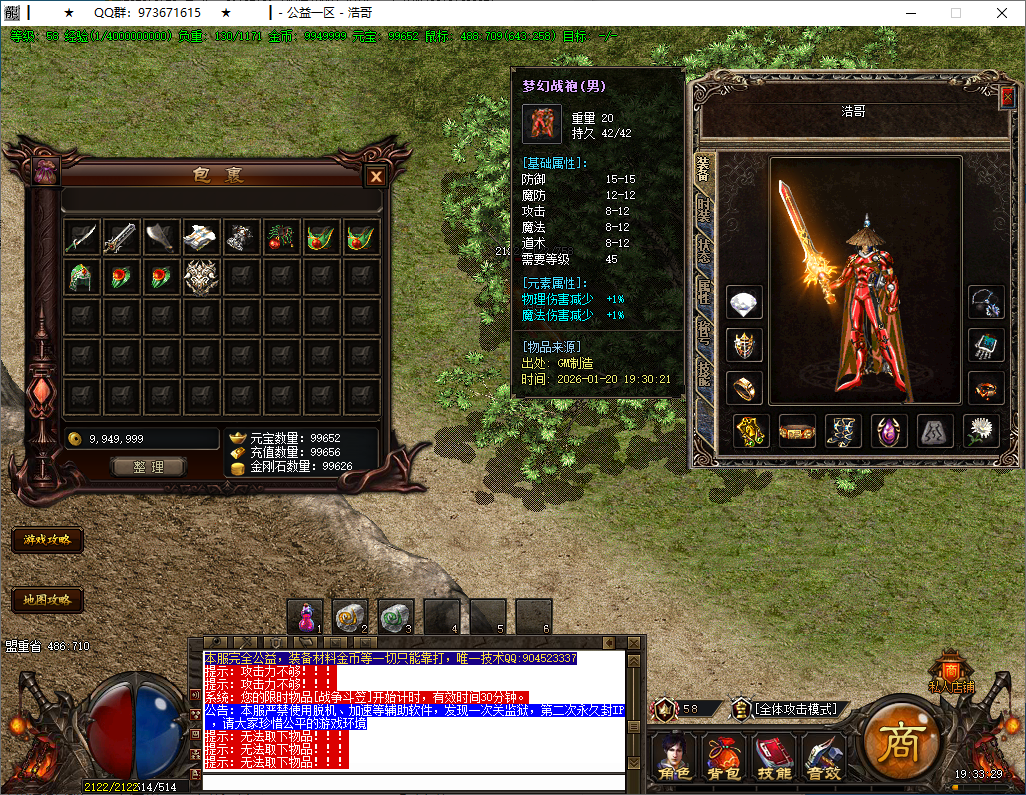The height and width of the screenshot is (795, 1026).
Task: Maximize the game window
Action: click(955, 13)
